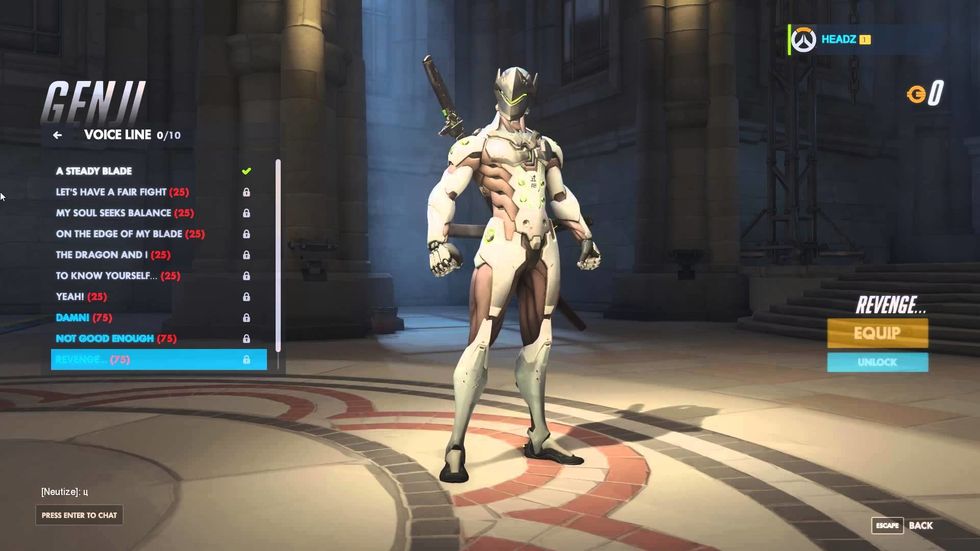This screenshot has height=551, width=980.
Task: Select the Yeah! voice line
Action: point(82,297)
